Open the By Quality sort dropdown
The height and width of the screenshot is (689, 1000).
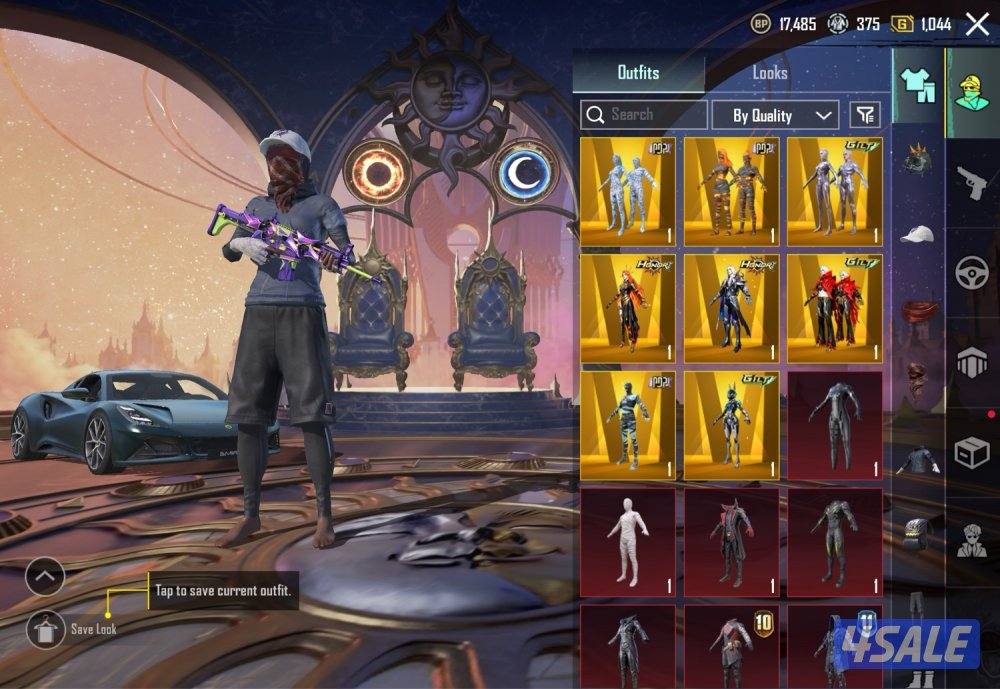pos(774,115)
